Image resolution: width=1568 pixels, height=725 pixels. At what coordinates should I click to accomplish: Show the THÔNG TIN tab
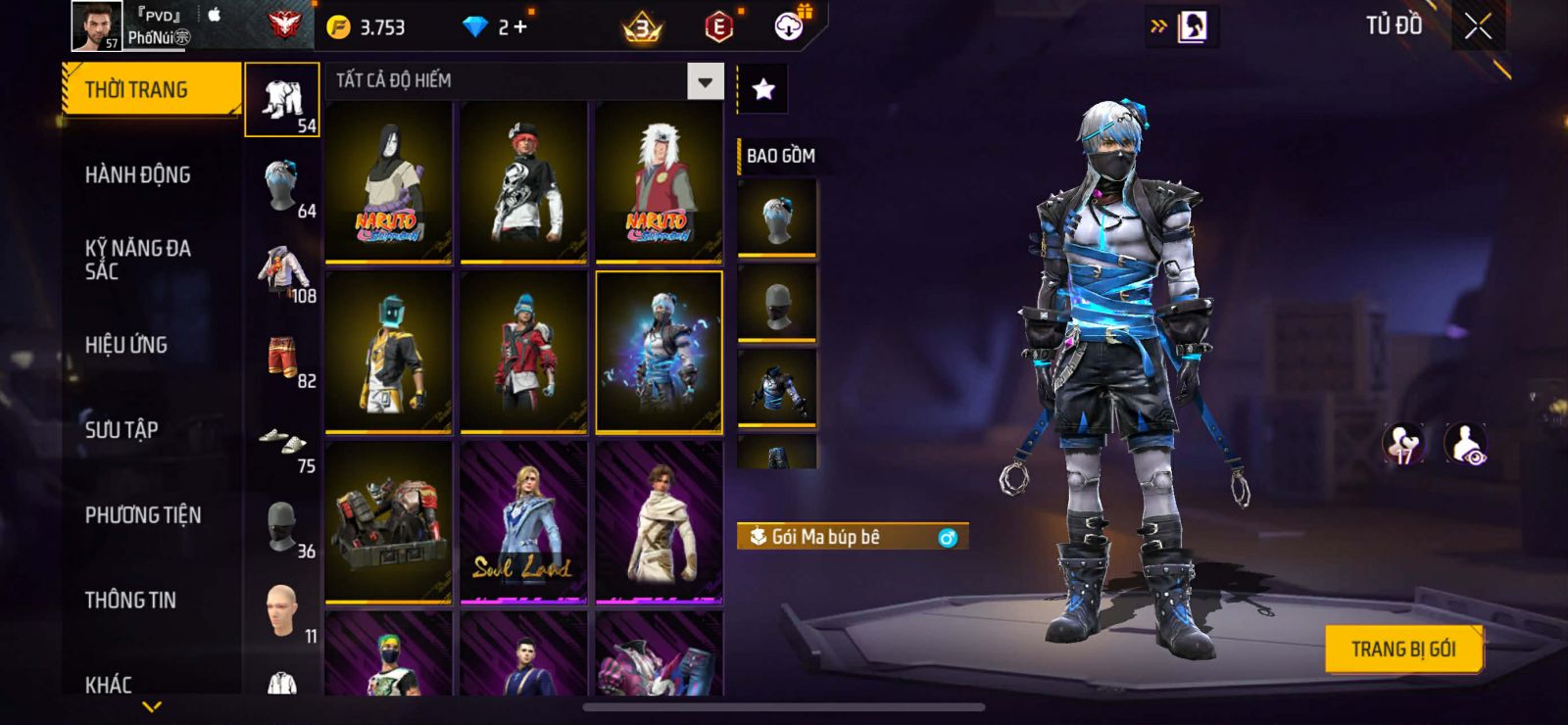(x=130, y=601)
